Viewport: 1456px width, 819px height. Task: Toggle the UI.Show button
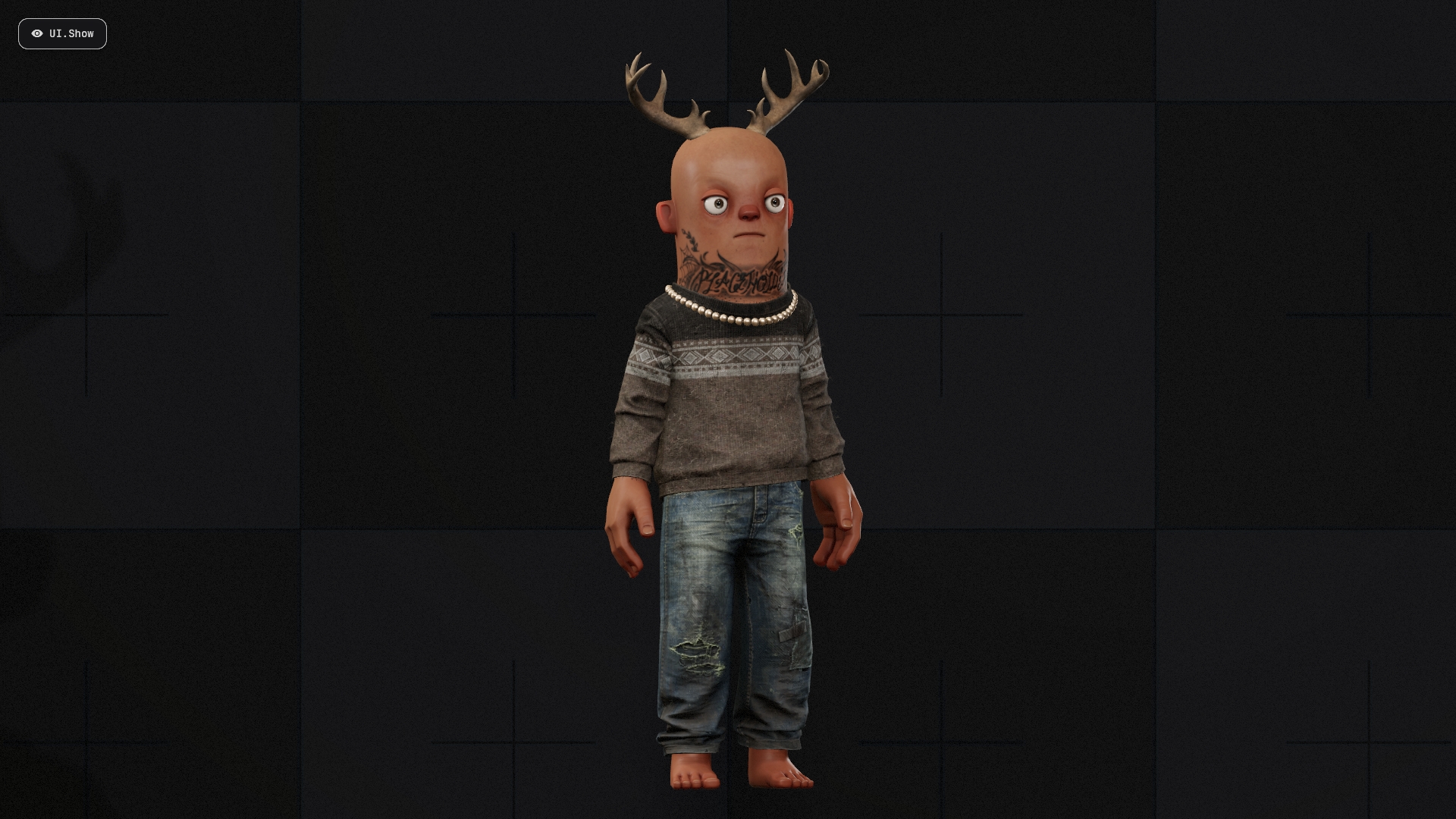click(x=62, y=34)
